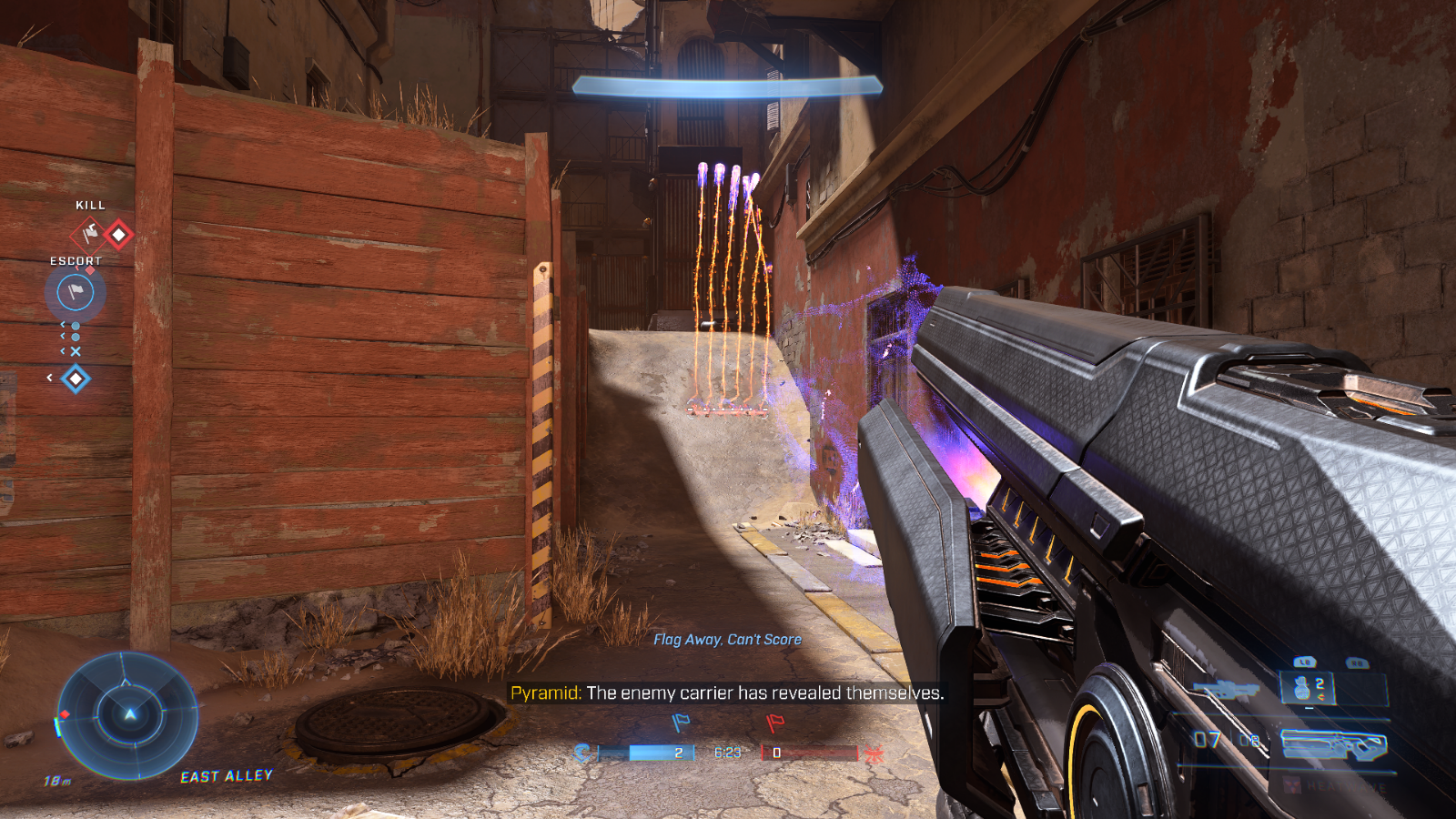
Task: Click the blue team flag status icon
Action: point(680,723)
